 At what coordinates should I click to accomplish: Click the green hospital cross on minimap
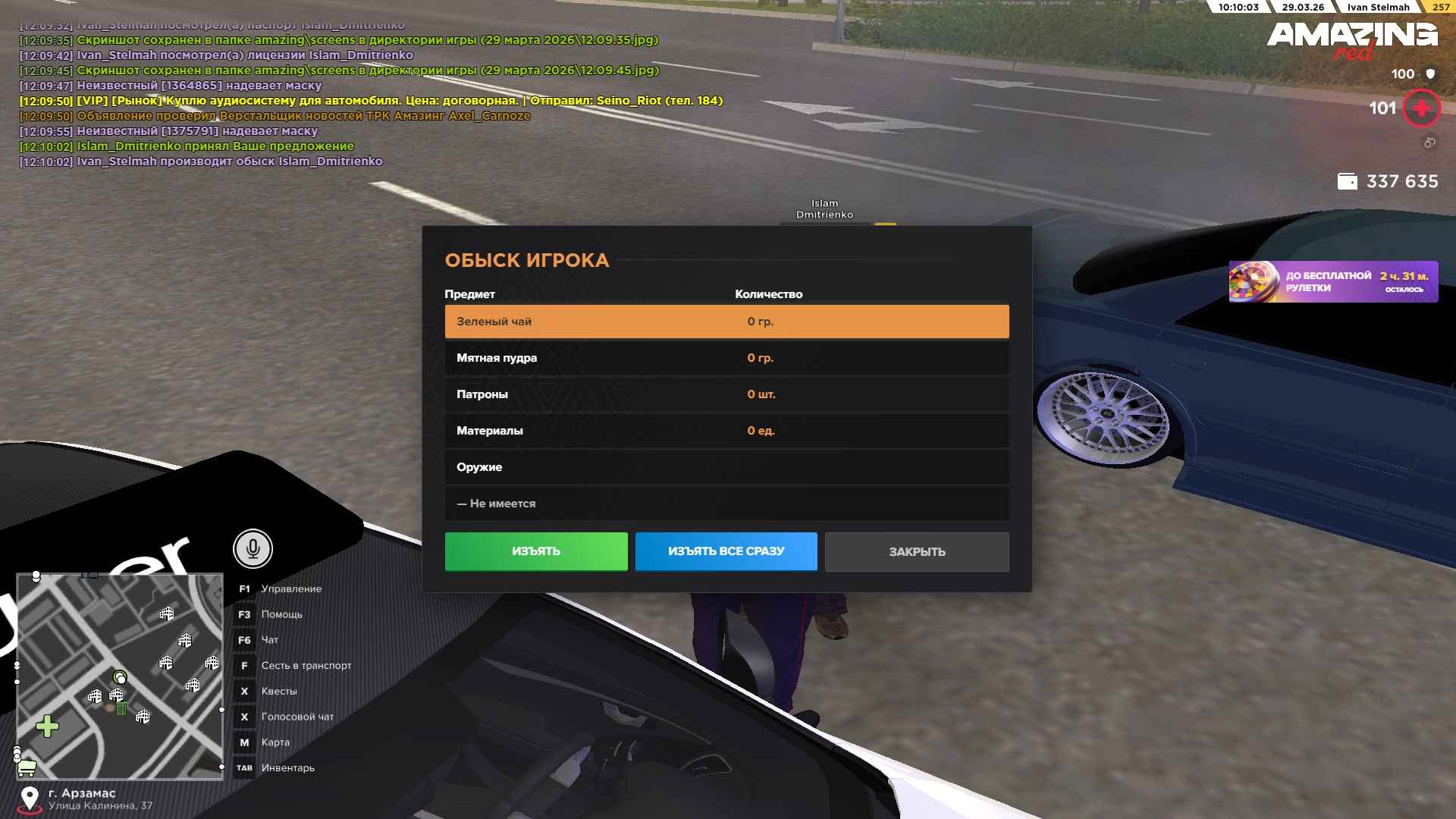coord(47,726)
